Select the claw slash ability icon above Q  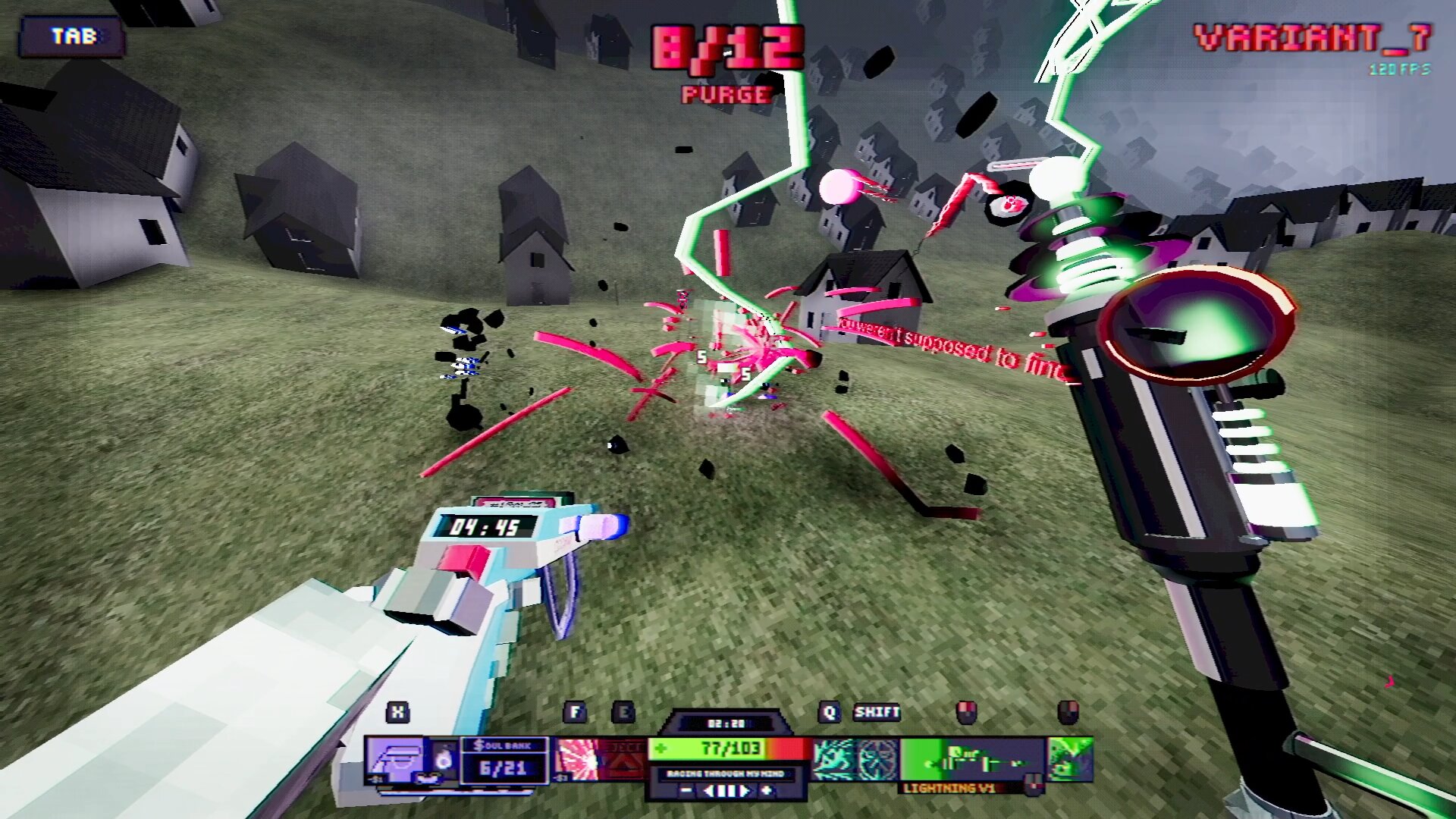(833, 759)
